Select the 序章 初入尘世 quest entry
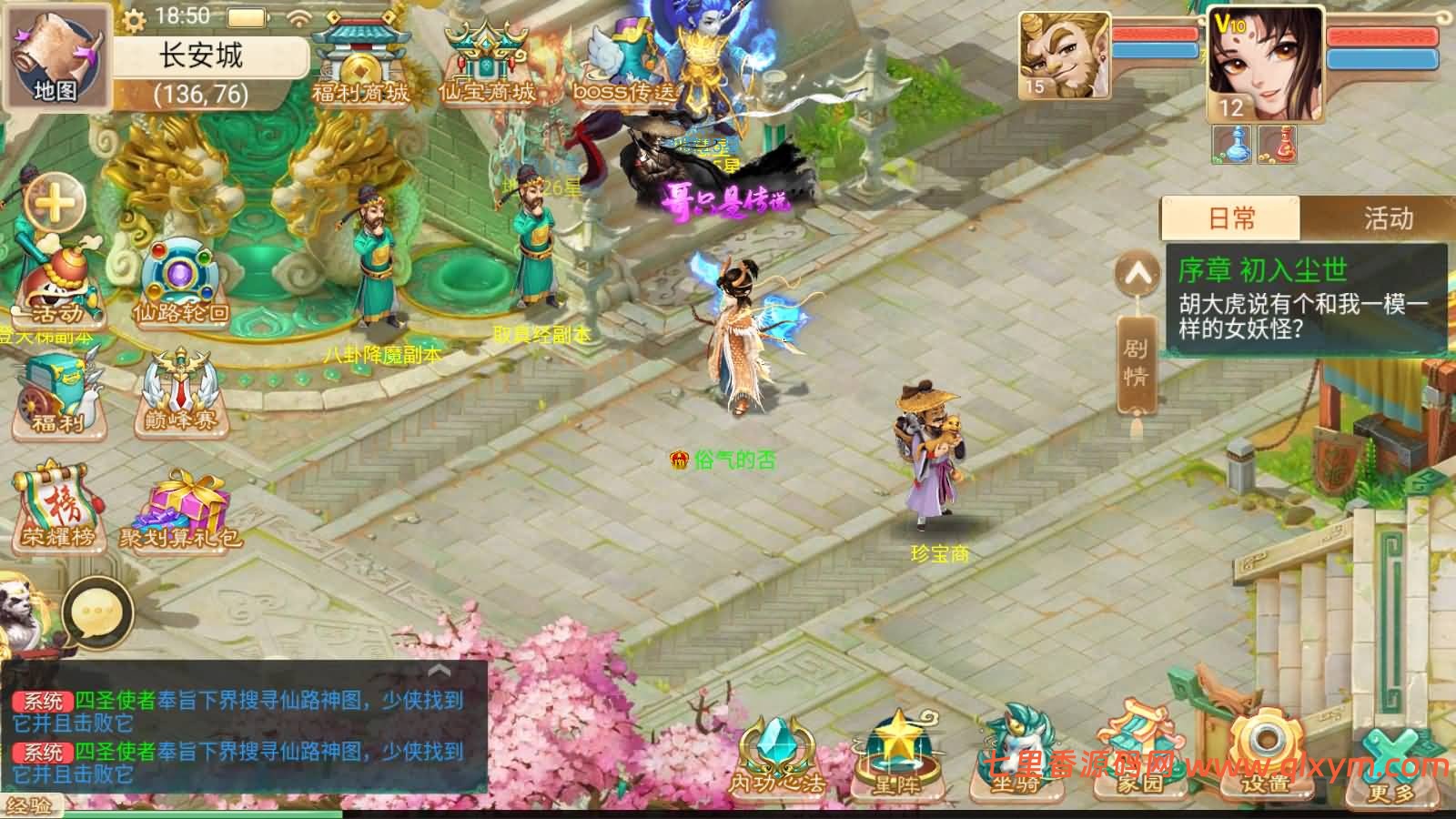Screen dimensions: 1456x819 (1307, 300)
